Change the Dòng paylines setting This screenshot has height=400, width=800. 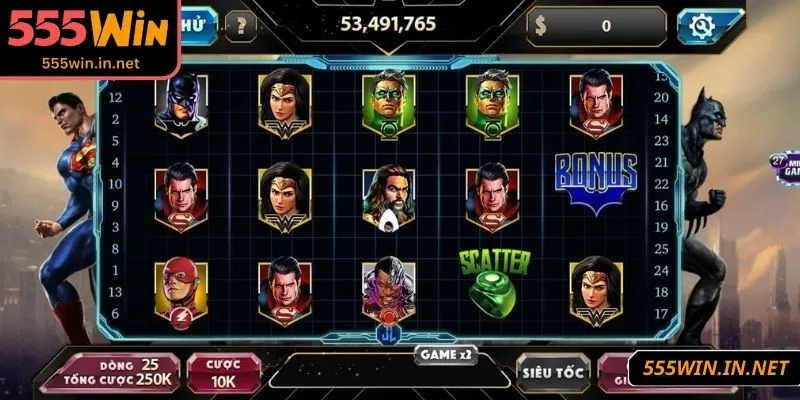[x=119, y=370]
